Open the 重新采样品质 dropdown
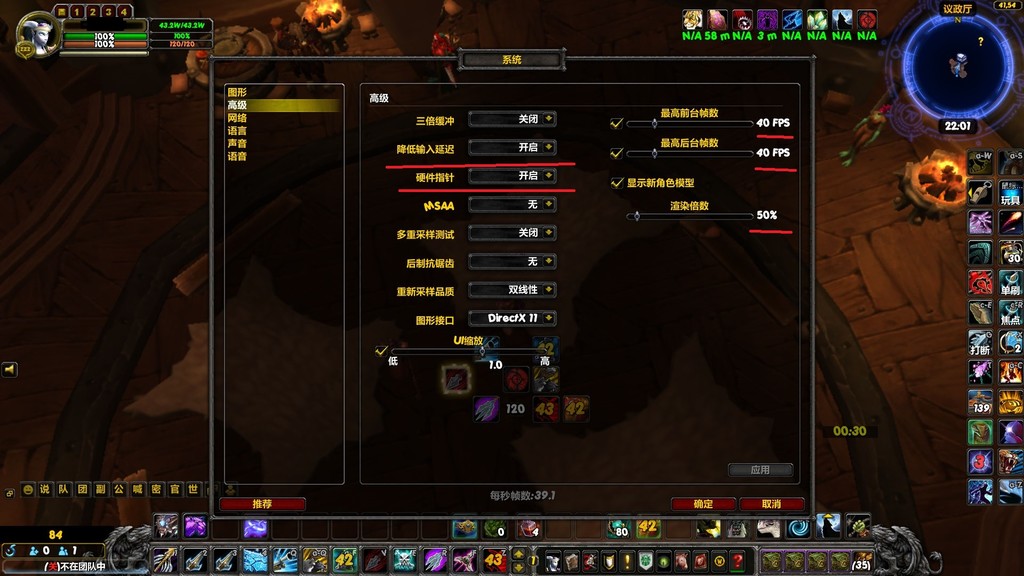Screen dimensions: 1024x576 (x=512, y=290)
